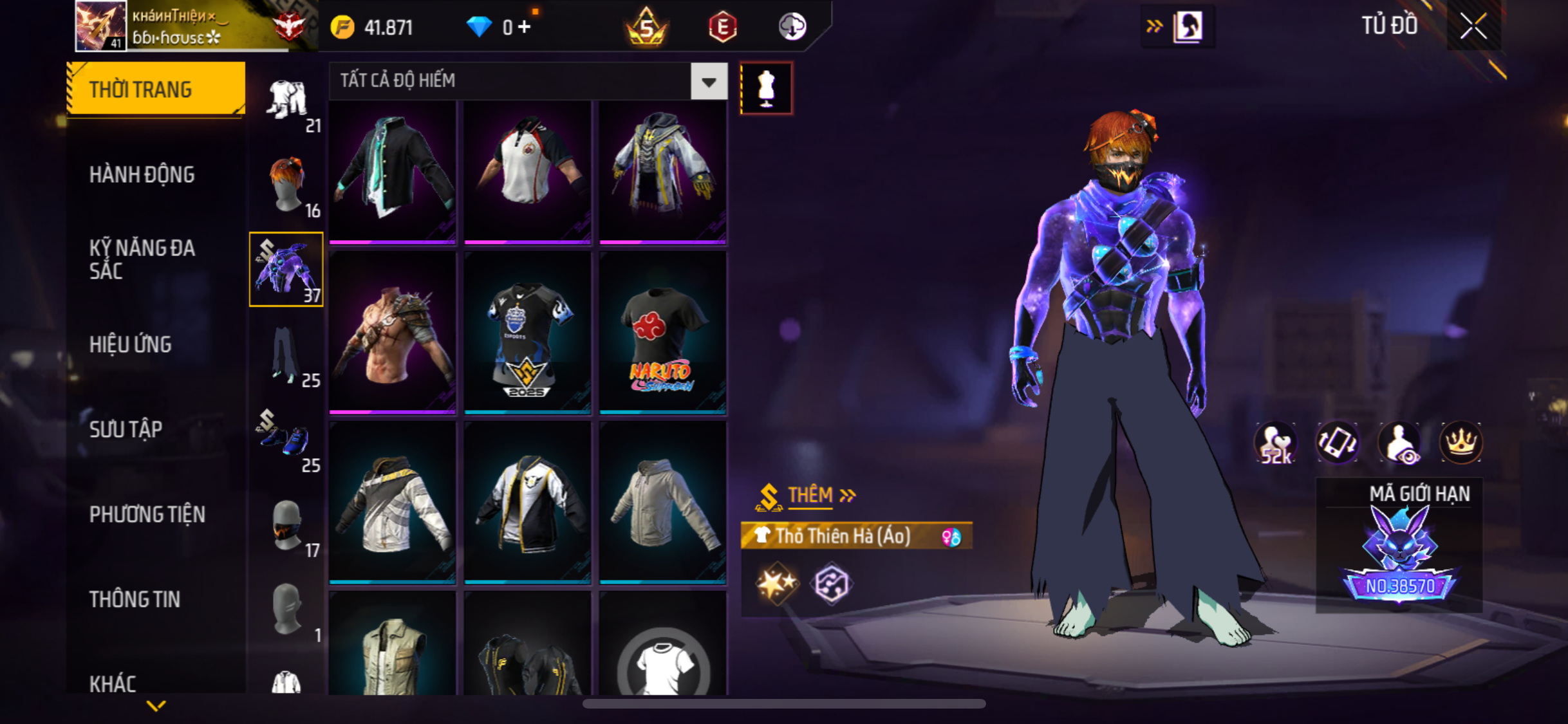Open the Phương Tiện category
Screen dimensions: 1568x724
pos(147,514)
